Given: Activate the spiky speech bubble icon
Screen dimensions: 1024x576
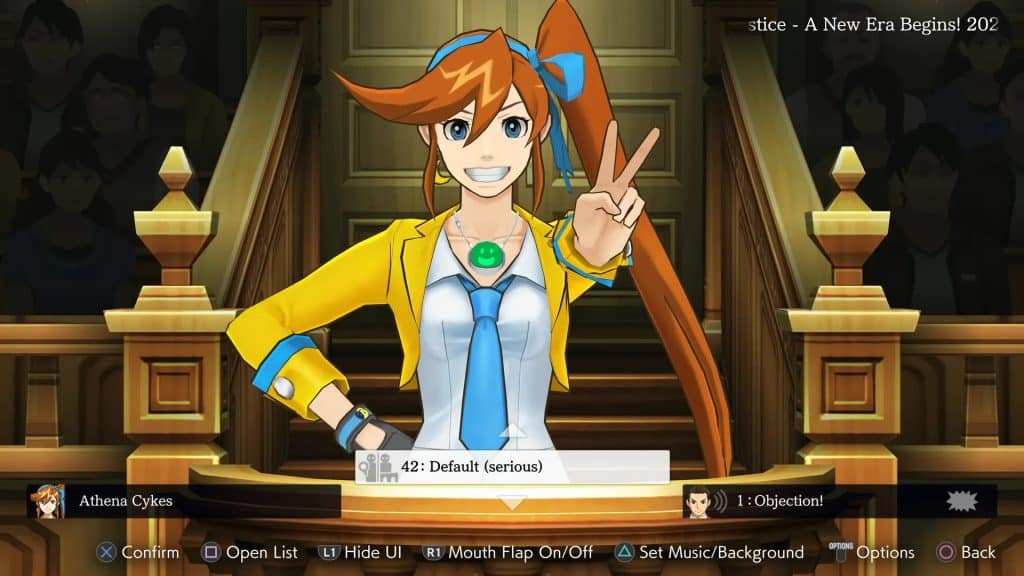Looking at the screenshot, I should click(960, 501).
